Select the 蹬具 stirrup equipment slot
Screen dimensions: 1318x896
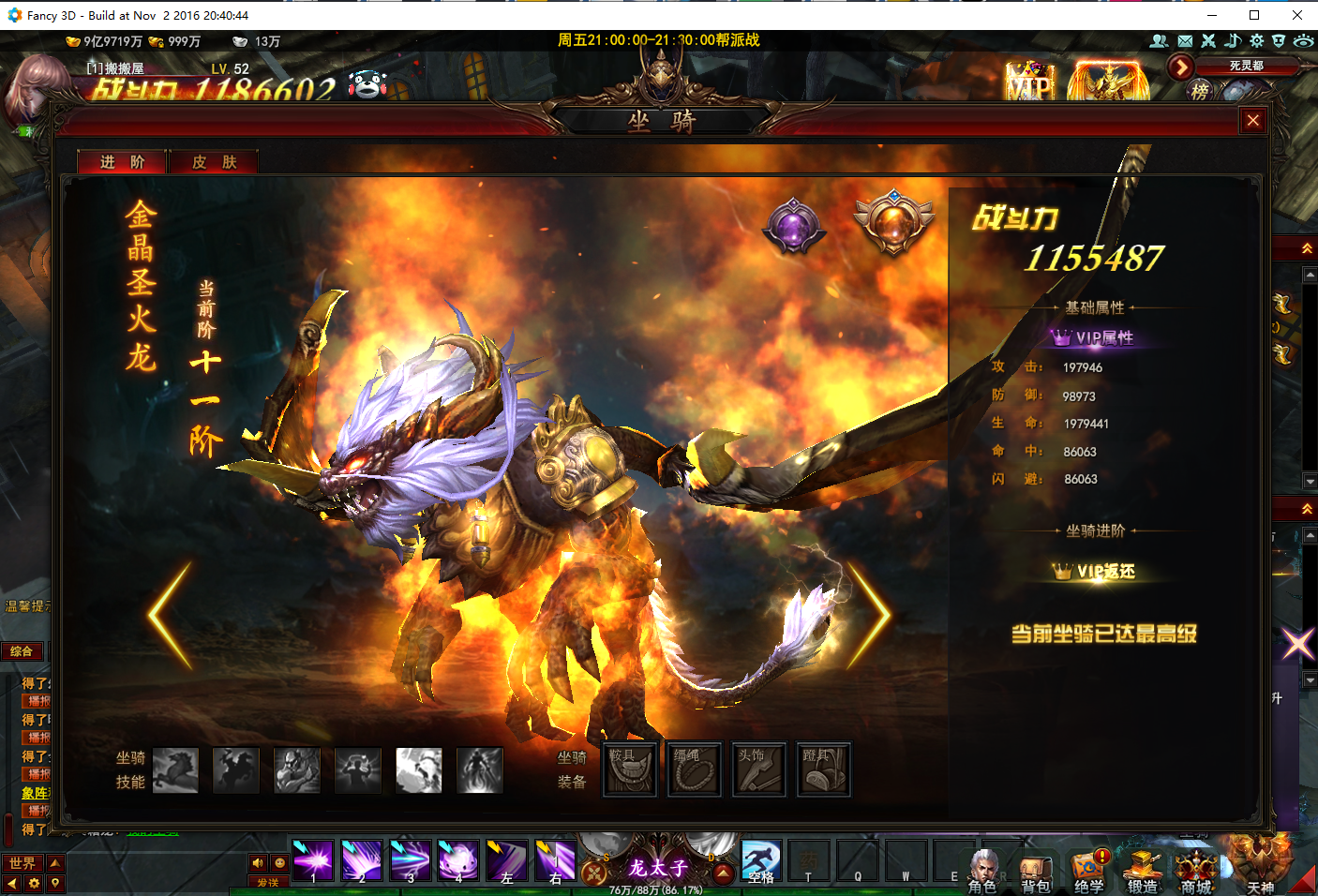pos(823,769)
